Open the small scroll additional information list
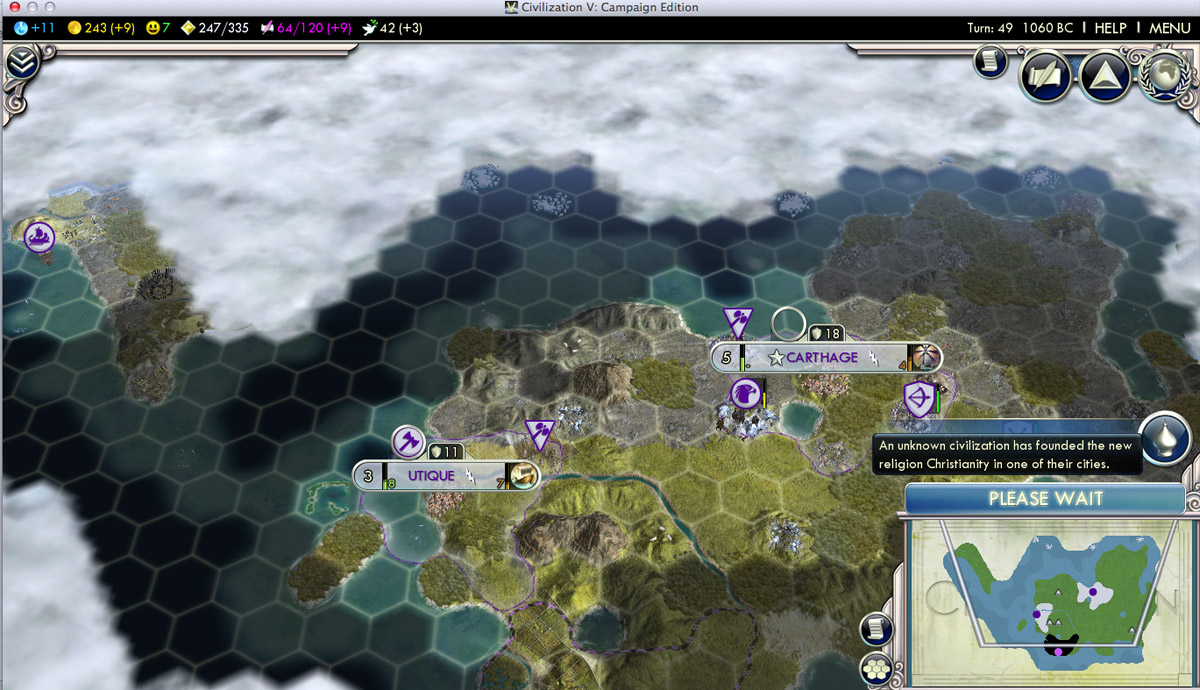The height and width of the screenshot is (690, 1200). [x=990, y=62]
